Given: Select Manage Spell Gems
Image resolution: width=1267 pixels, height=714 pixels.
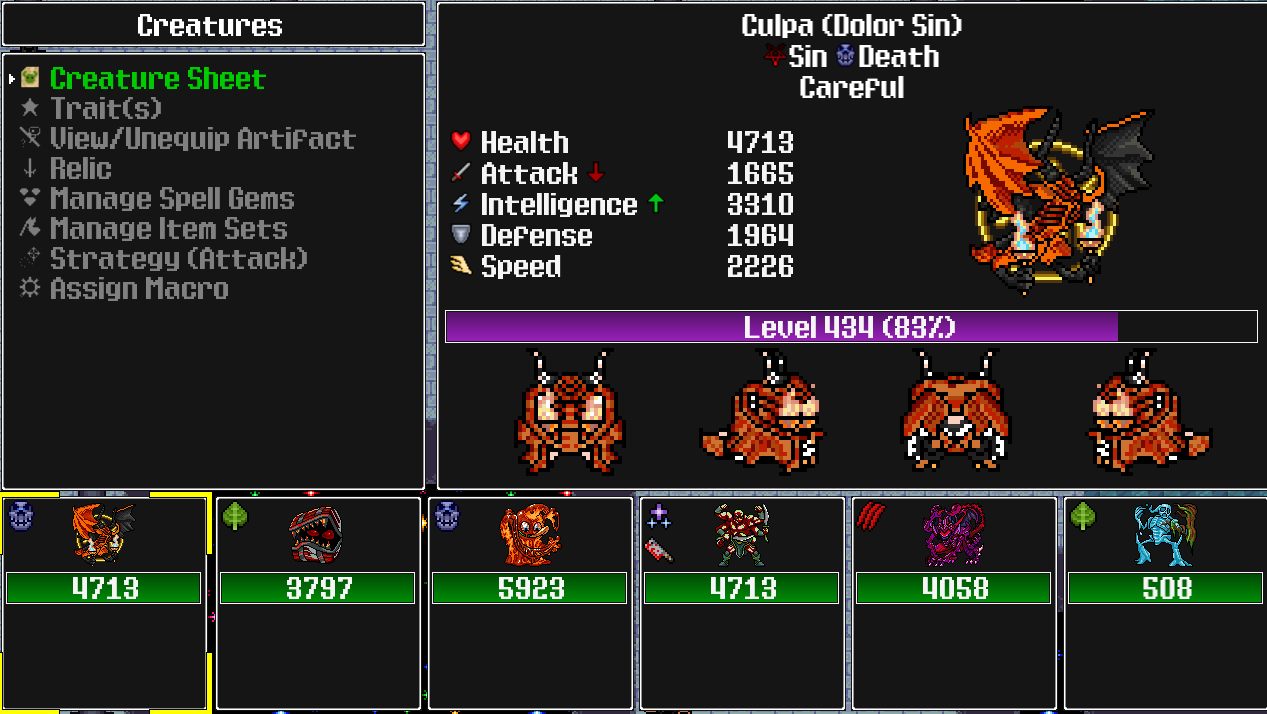Looking at the screenshot, I should (172, 198).
